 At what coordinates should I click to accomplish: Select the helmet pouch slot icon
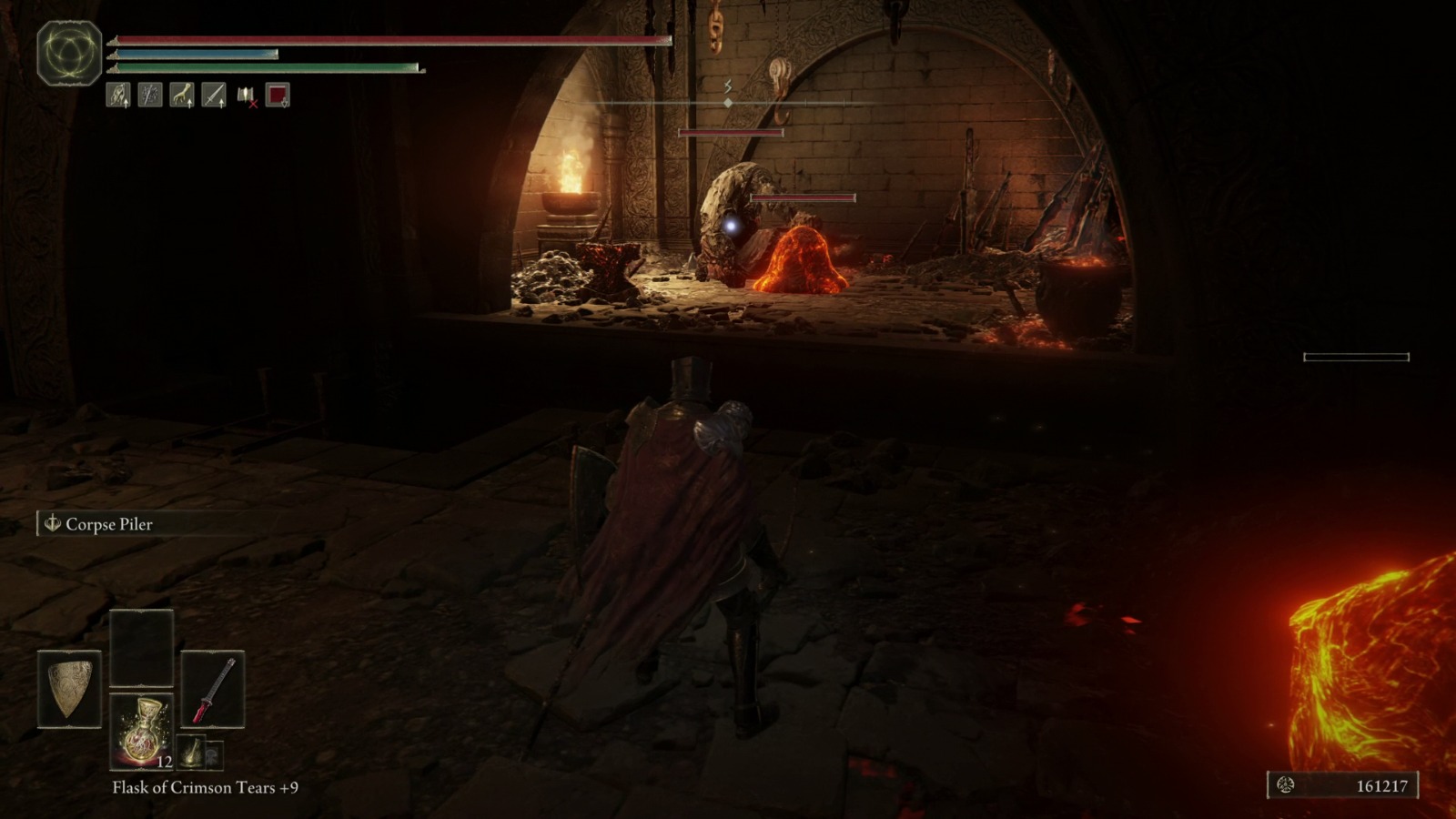215,754
